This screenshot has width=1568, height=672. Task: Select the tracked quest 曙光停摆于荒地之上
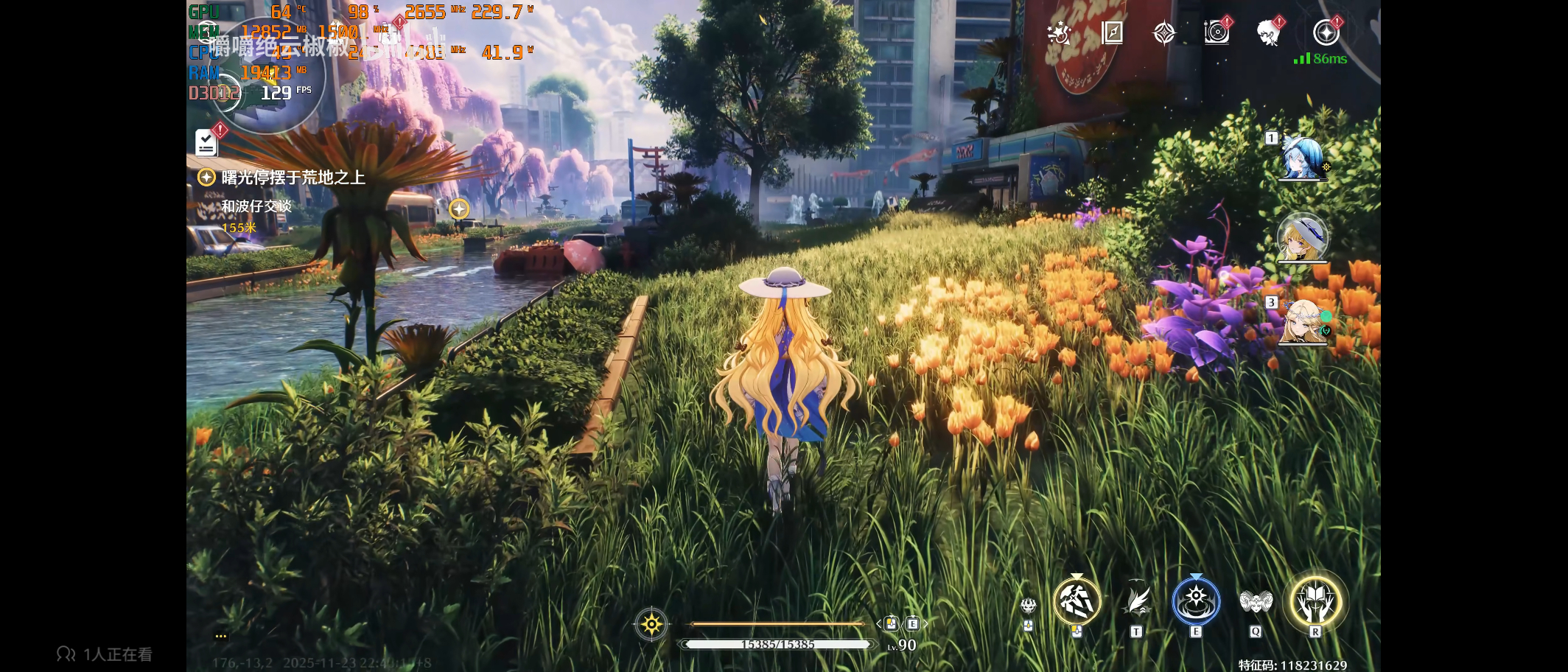click(x=293, y=178)
